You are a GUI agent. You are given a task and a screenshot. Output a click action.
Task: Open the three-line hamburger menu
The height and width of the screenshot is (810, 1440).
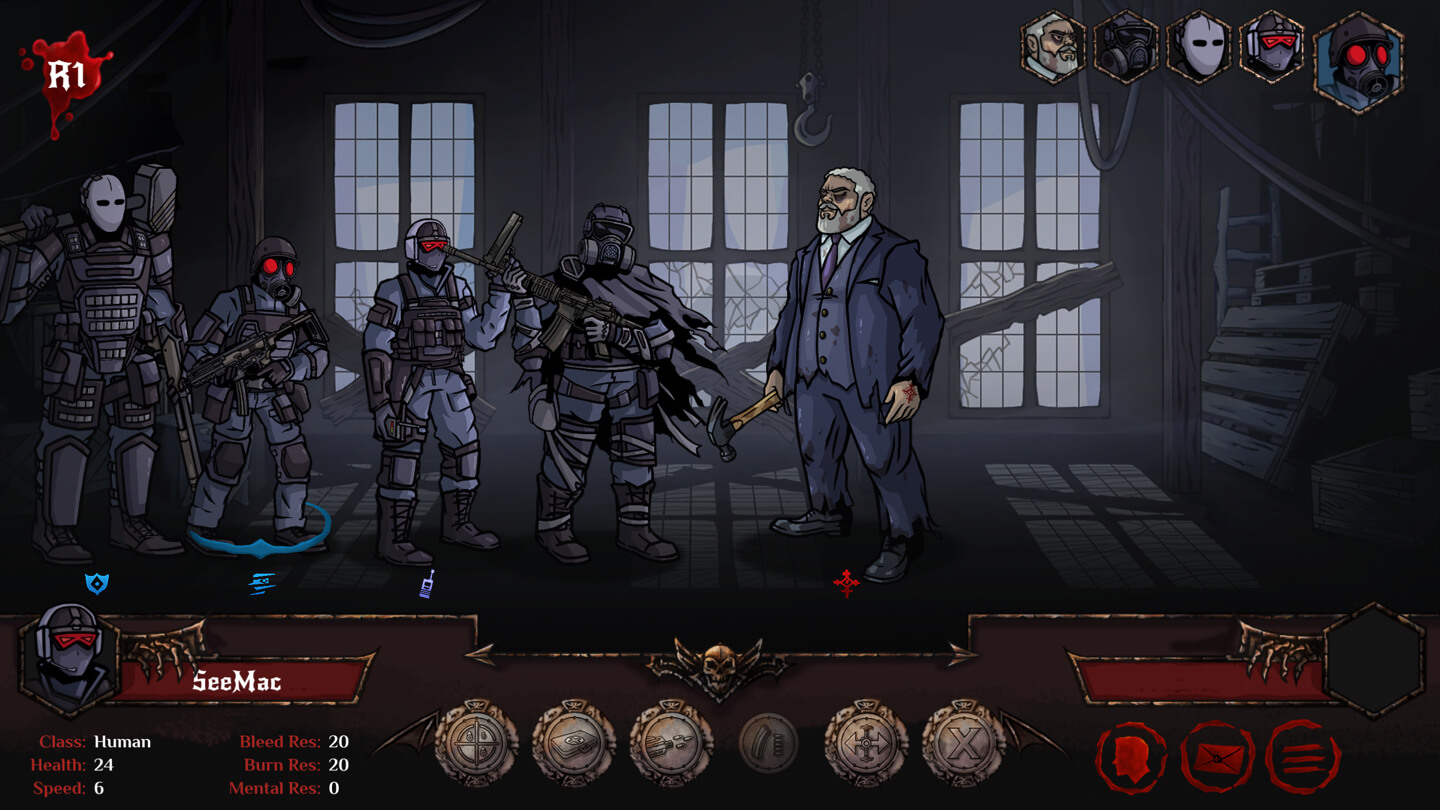[x=1302, y=757]
